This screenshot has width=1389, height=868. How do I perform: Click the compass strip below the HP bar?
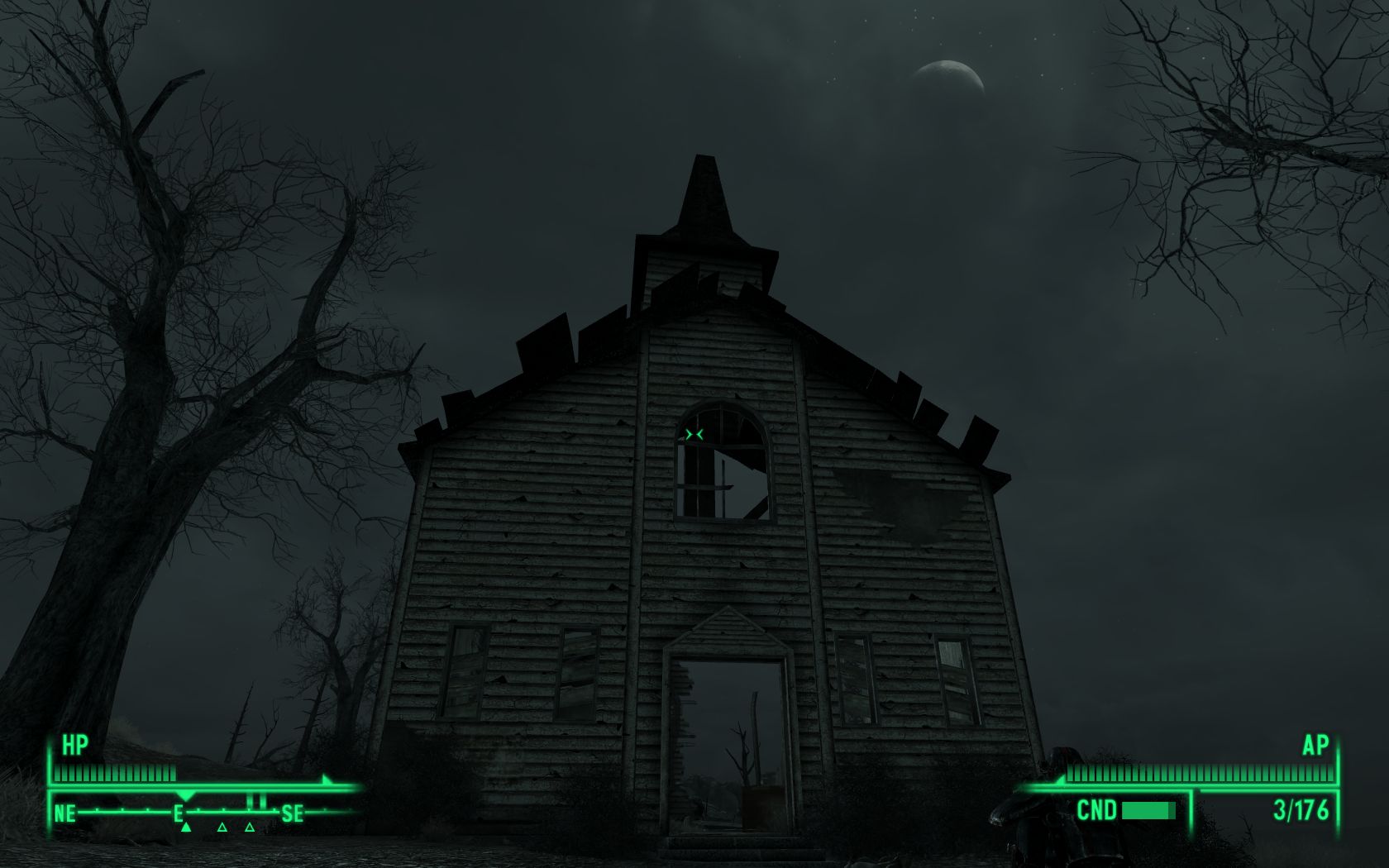[179, 813]
